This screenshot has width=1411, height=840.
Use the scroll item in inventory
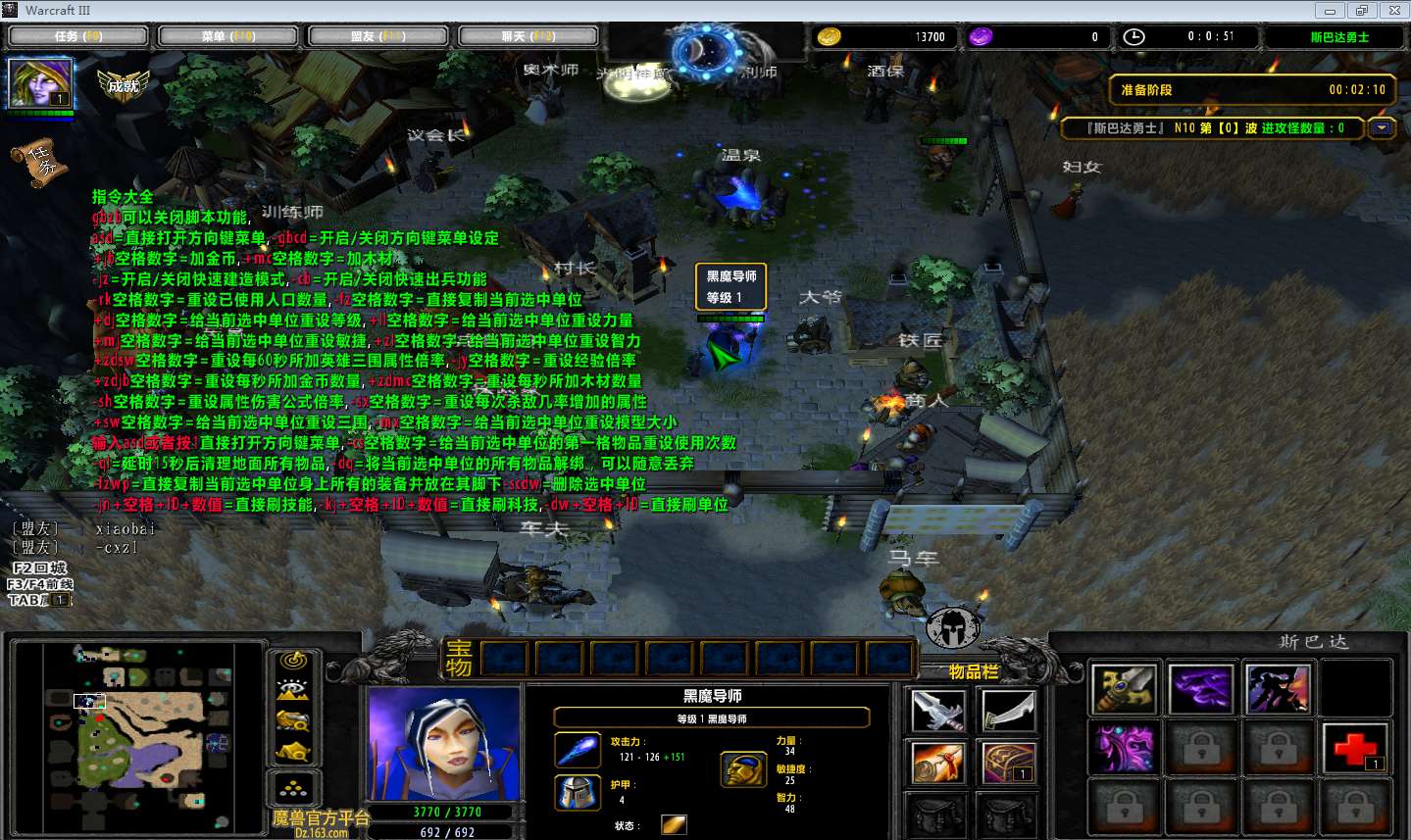(937, 763)
